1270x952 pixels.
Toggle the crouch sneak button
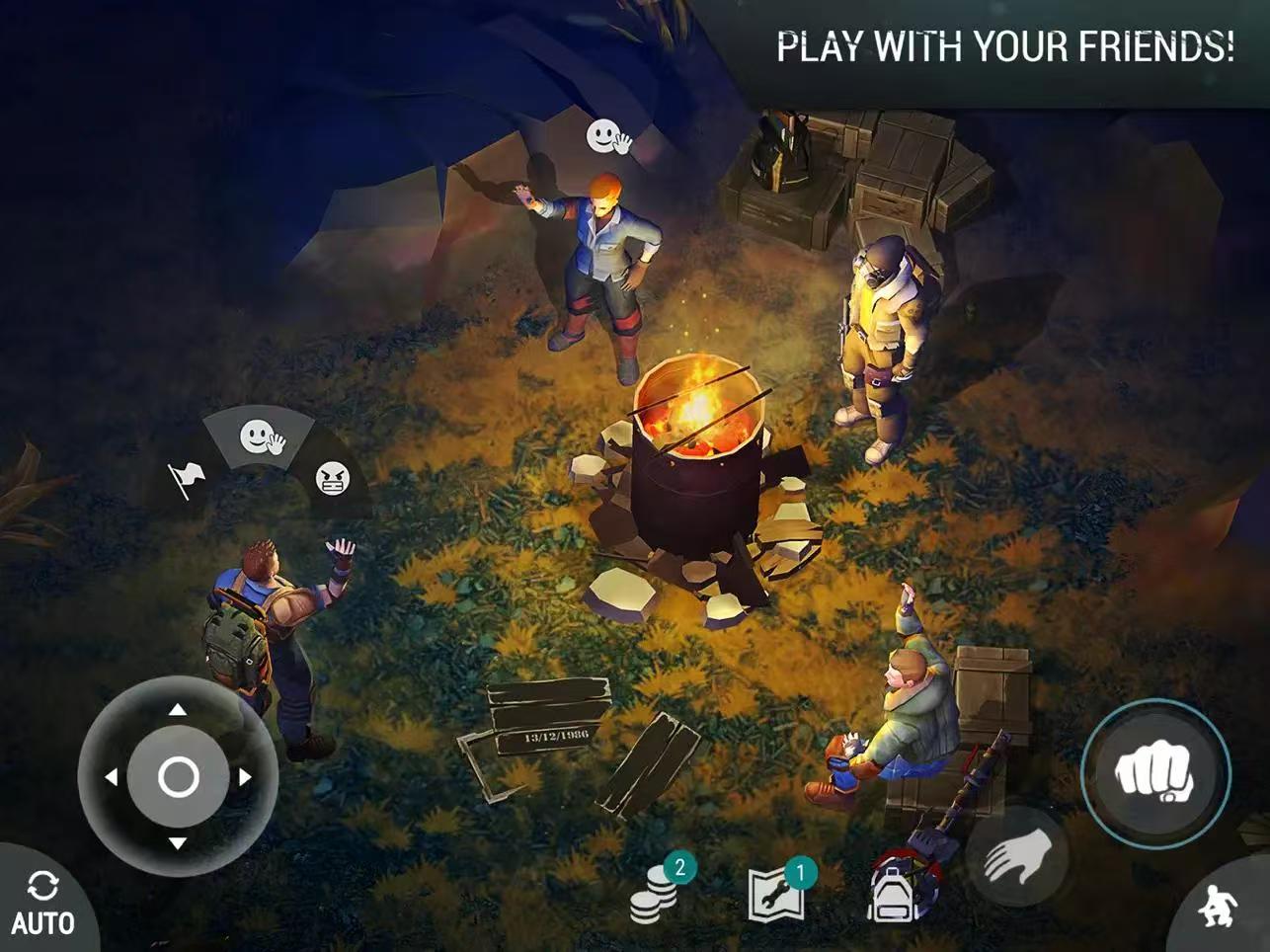(x=1219, y=905)
